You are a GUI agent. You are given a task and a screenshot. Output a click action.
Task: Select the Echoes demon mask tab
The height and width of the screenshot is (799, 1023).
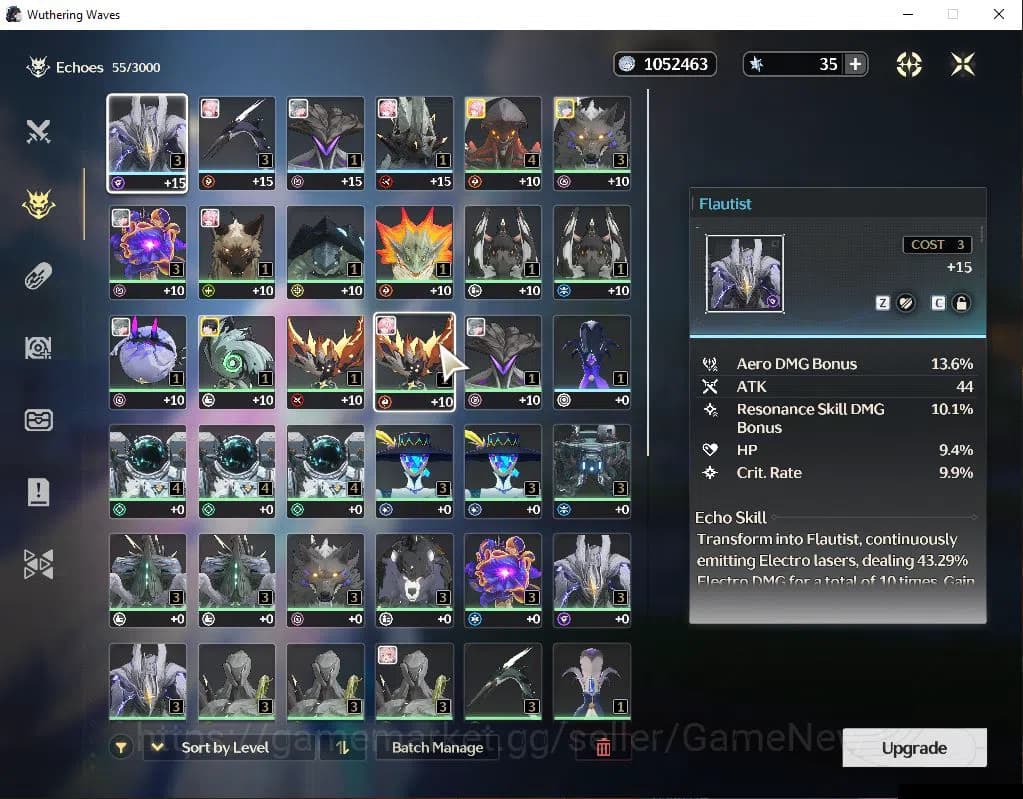click(38, 204)
